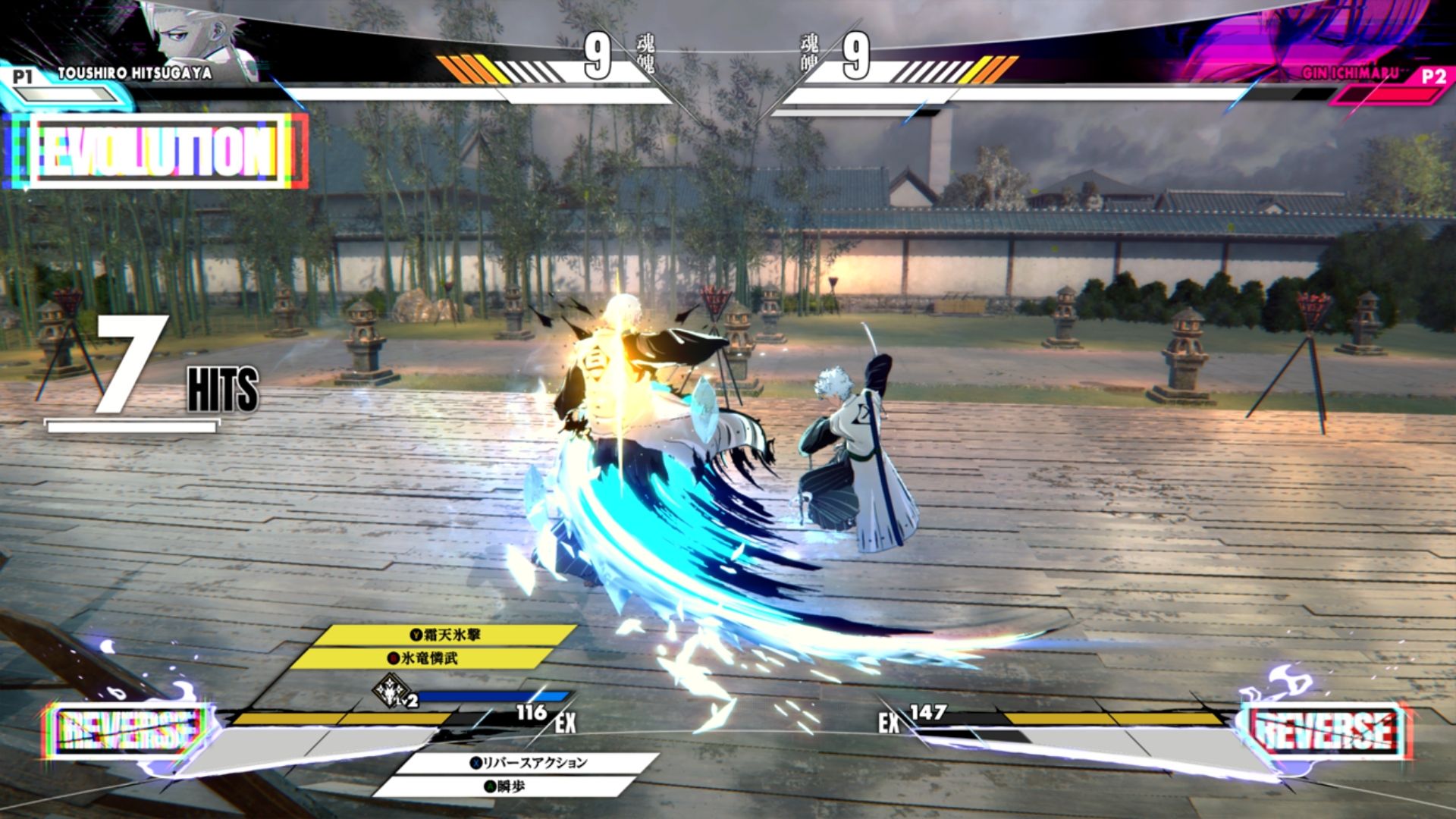
Task: Expand the white sub-bar under P1's health
Action: (x=394, y=93)
